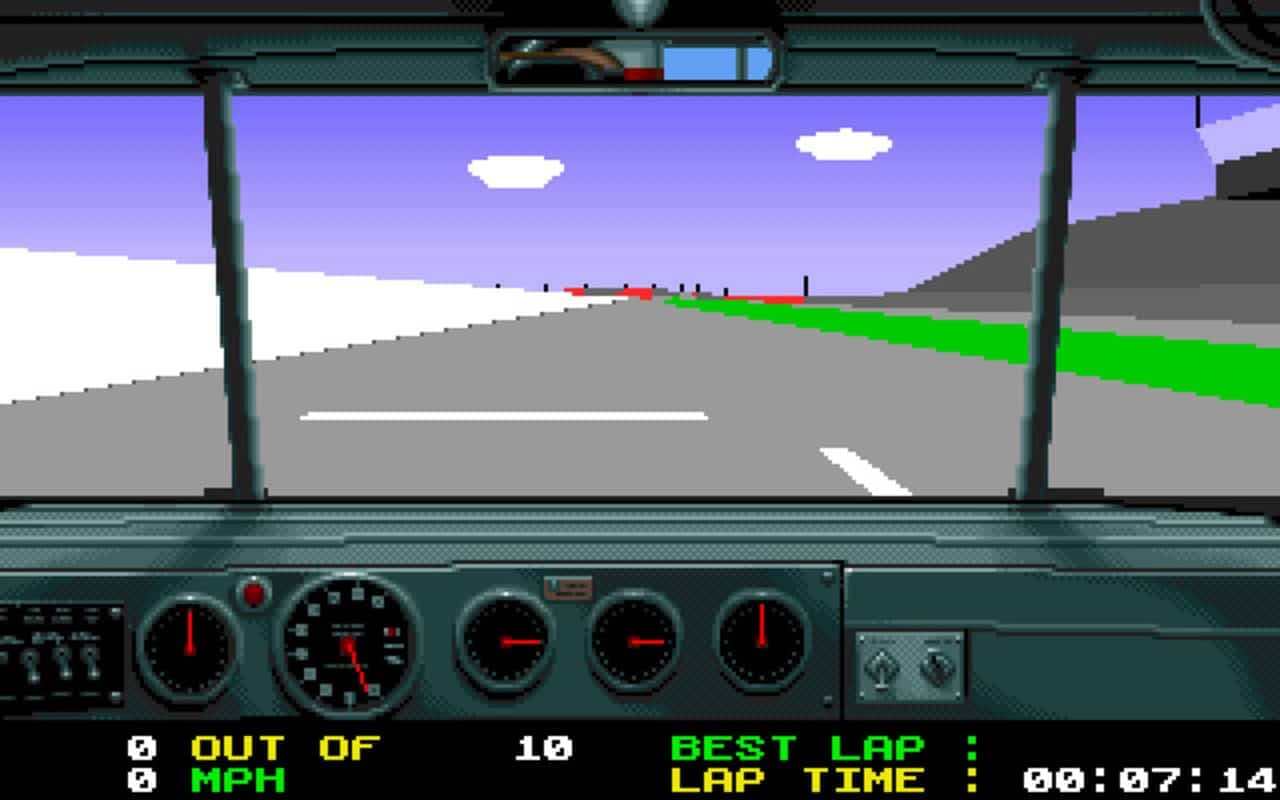Click the fuel gauge right of tachometer

click(505, 640)
